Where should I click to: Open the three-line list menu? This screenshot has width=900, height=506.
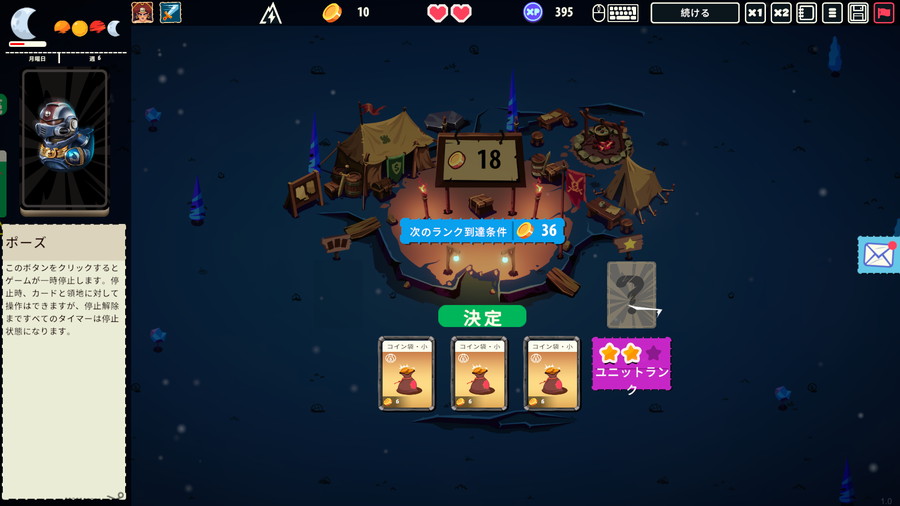pos(831,13)
